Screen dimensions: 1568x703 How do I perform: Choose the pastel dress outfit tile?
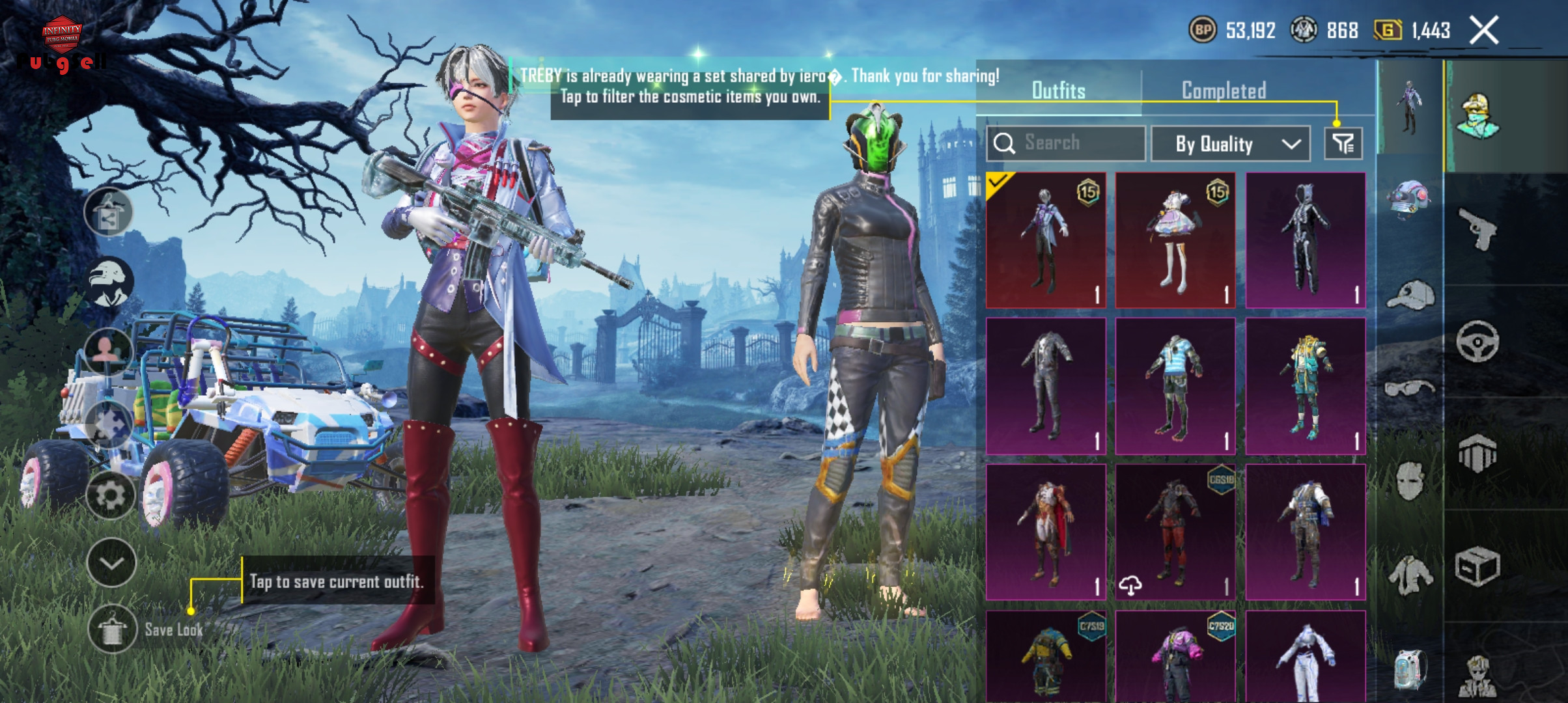pos(1175,240)
